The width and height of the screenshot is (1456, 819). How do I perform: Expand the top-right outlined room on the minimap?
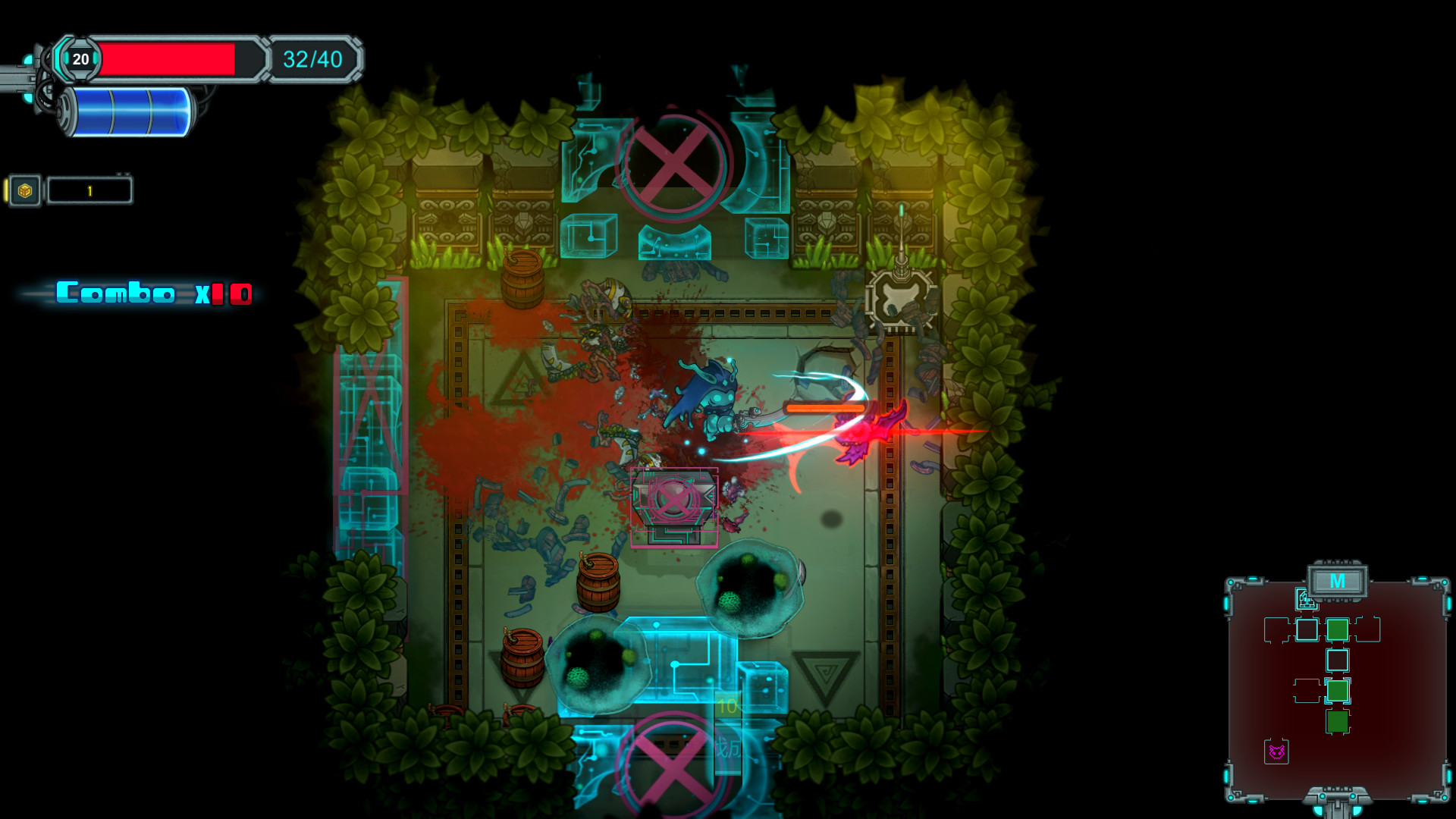coord(1367,629)
